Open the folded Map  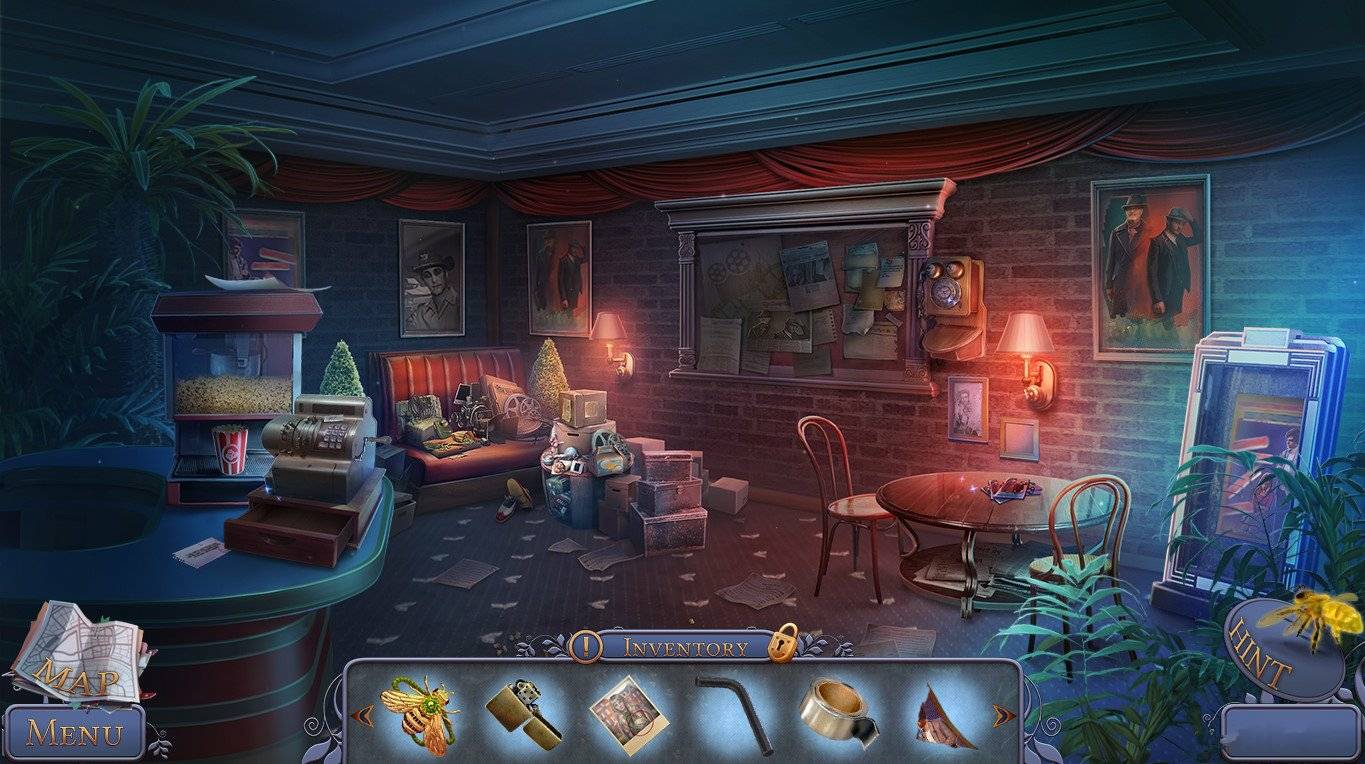[x=80, y=650]
